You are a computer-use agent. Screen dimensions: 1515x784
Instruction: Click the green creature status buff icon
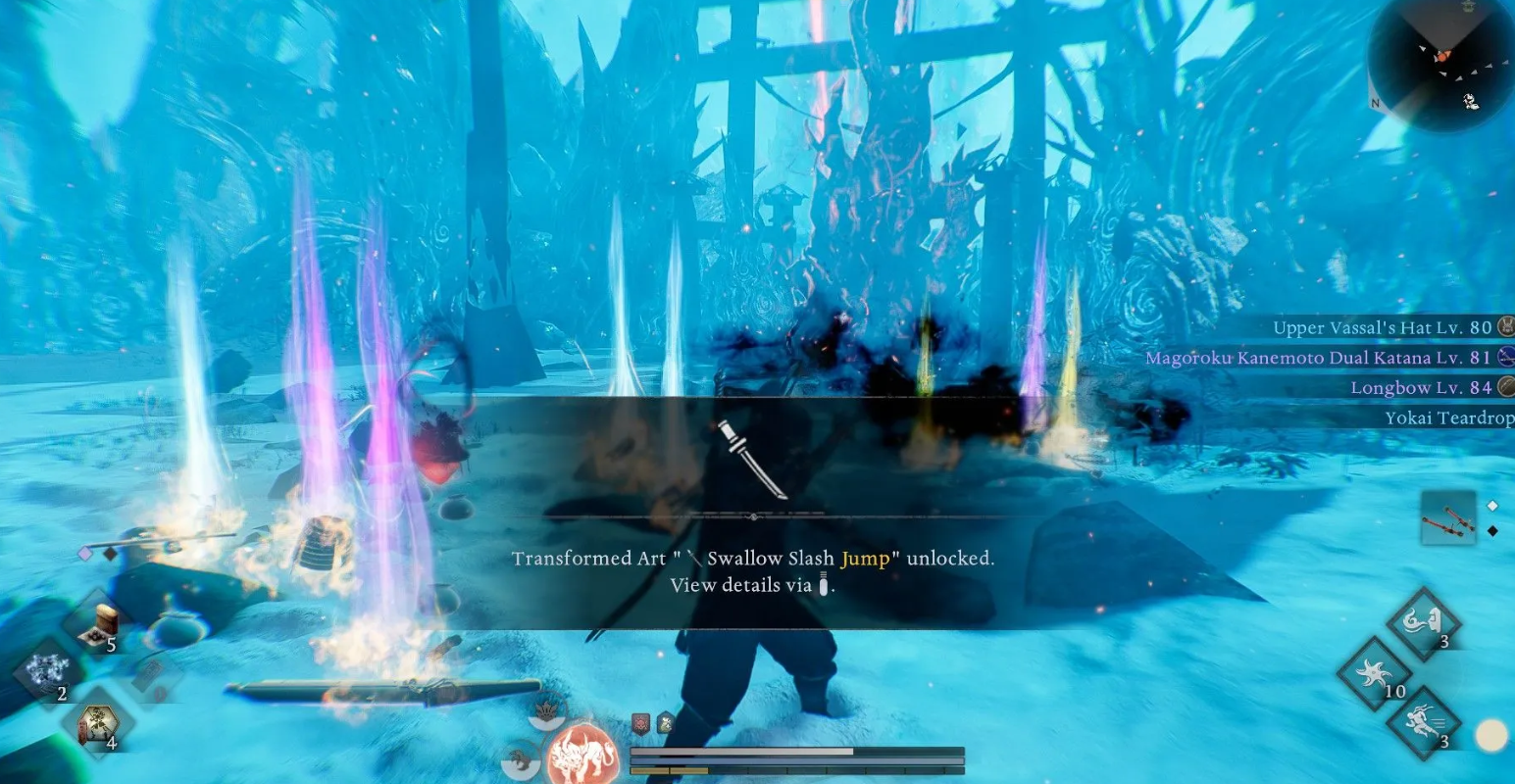coord(665,724)
